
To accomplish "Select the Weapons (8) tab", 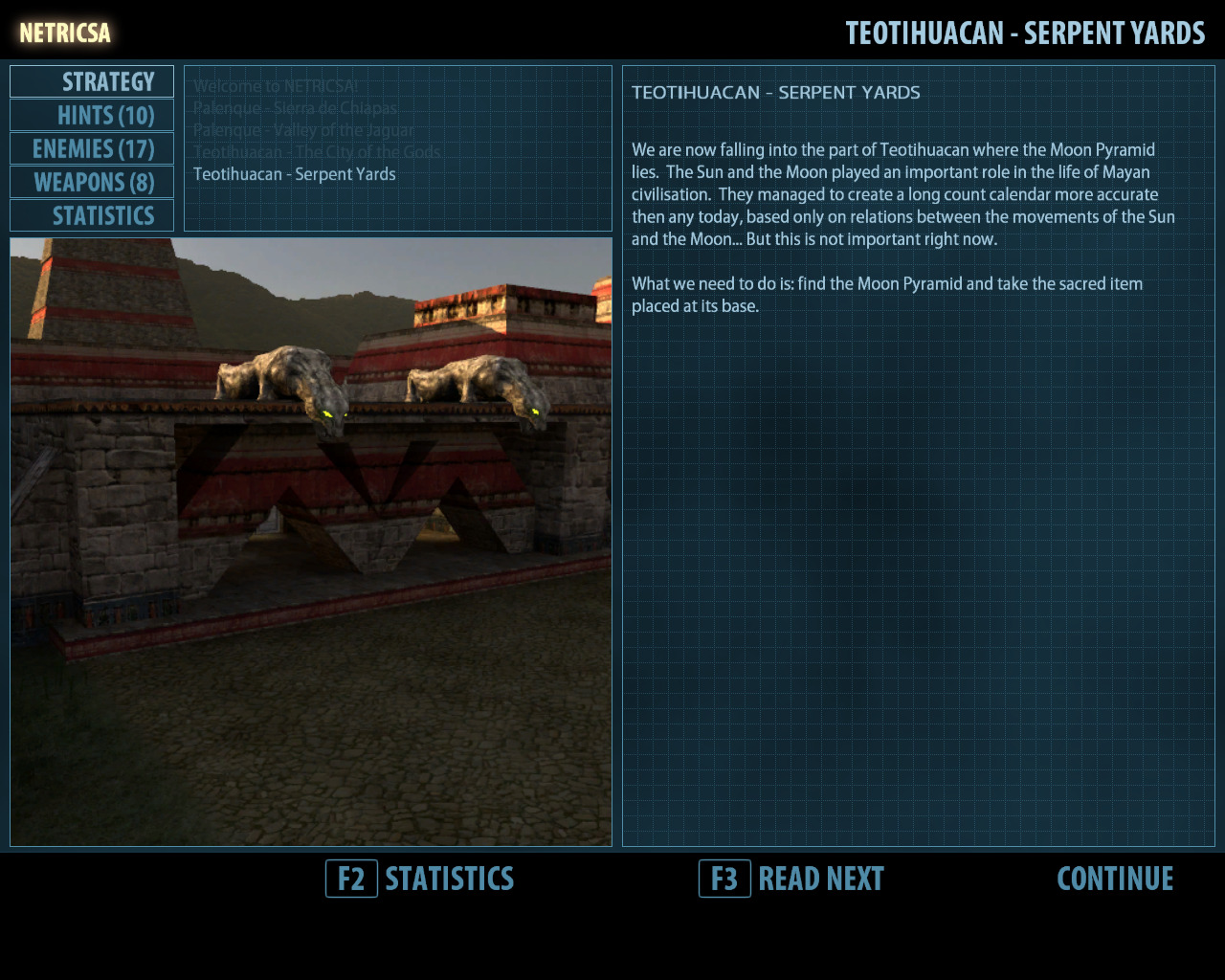I will coord(93,183).
